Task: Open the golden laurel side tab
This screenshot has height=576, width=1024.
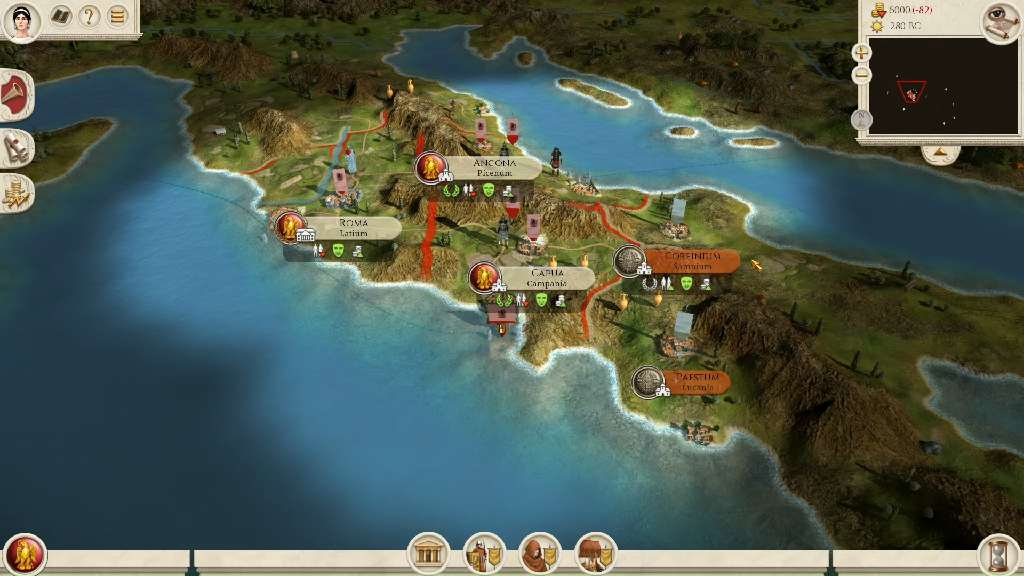Action: tap(17, 193)
